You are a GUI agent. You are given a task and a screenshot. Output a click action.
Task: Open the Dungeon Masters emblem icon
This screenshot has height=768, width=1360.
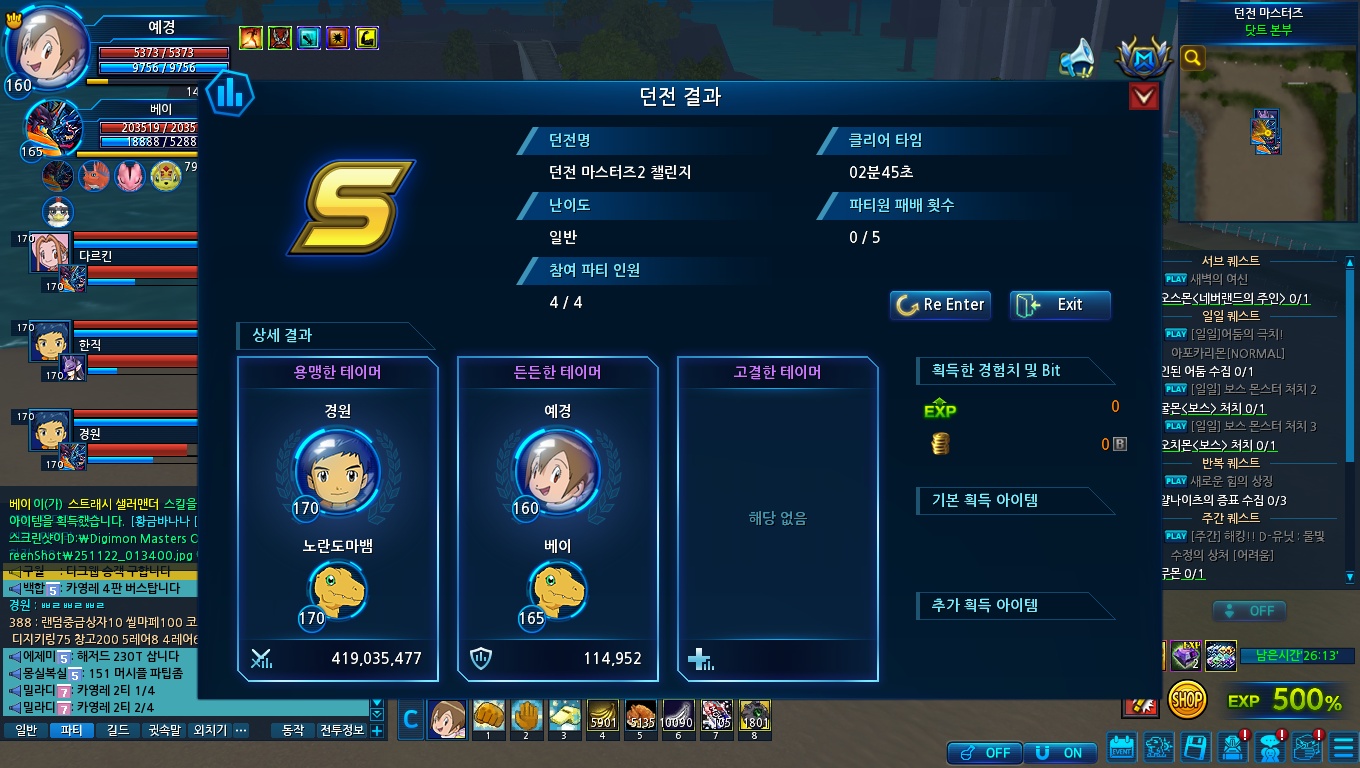pos(1138,61)
